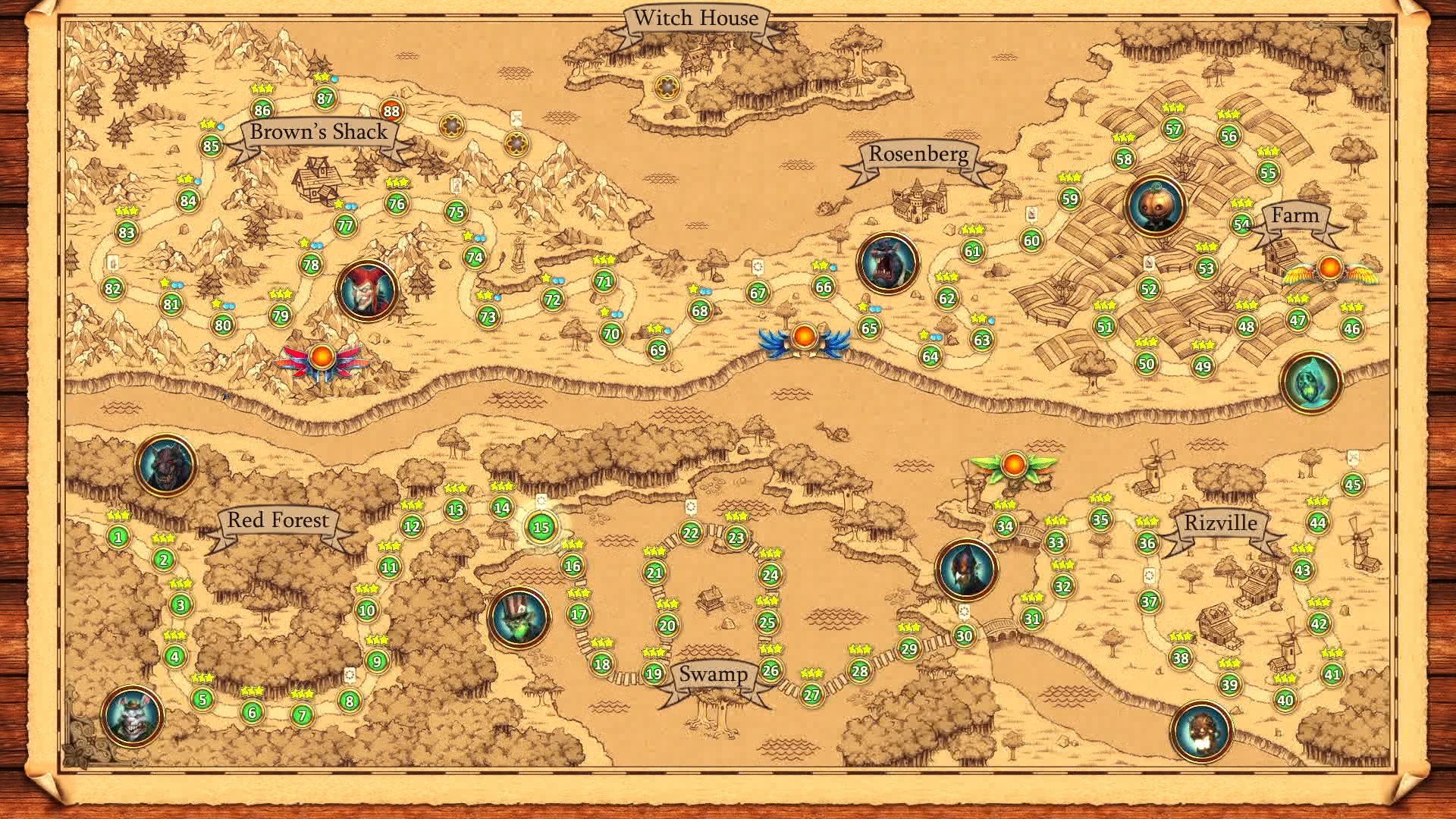
Task: Open level 1 in Red Forest
Action: pos(118,538)
